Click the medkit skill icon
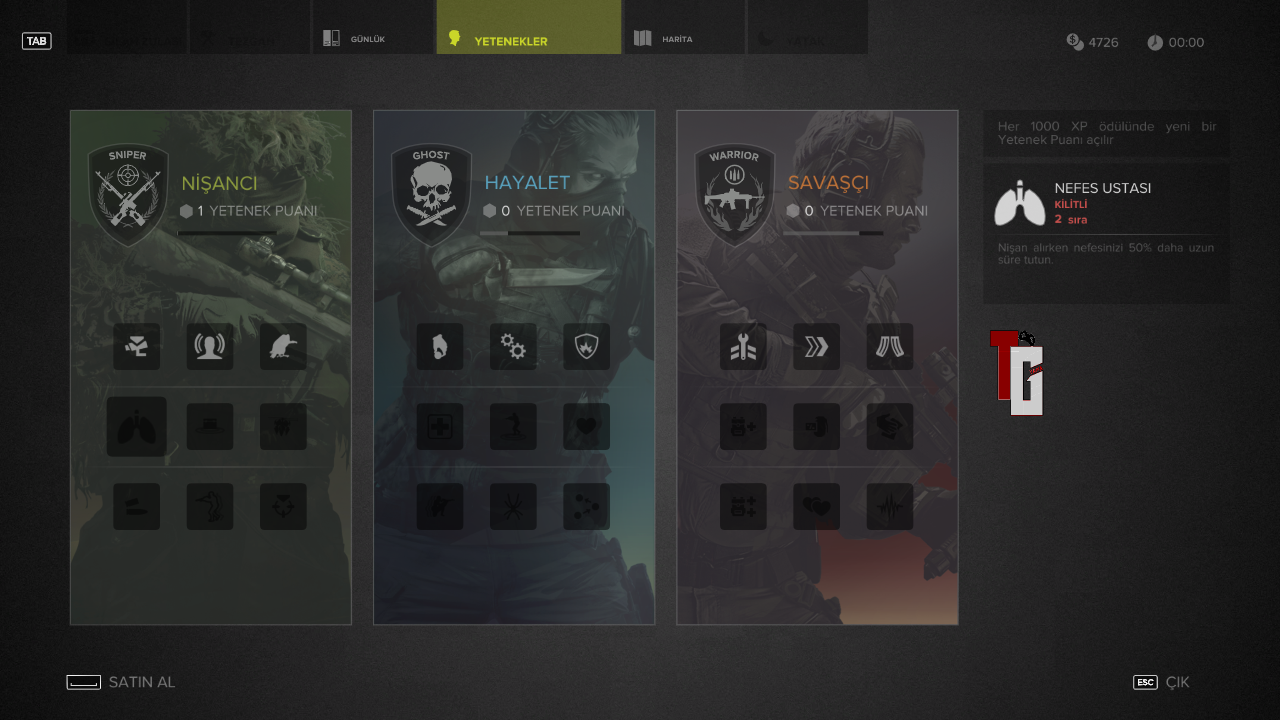Screen dimensions: 1280x720 (x=440, y=426)
